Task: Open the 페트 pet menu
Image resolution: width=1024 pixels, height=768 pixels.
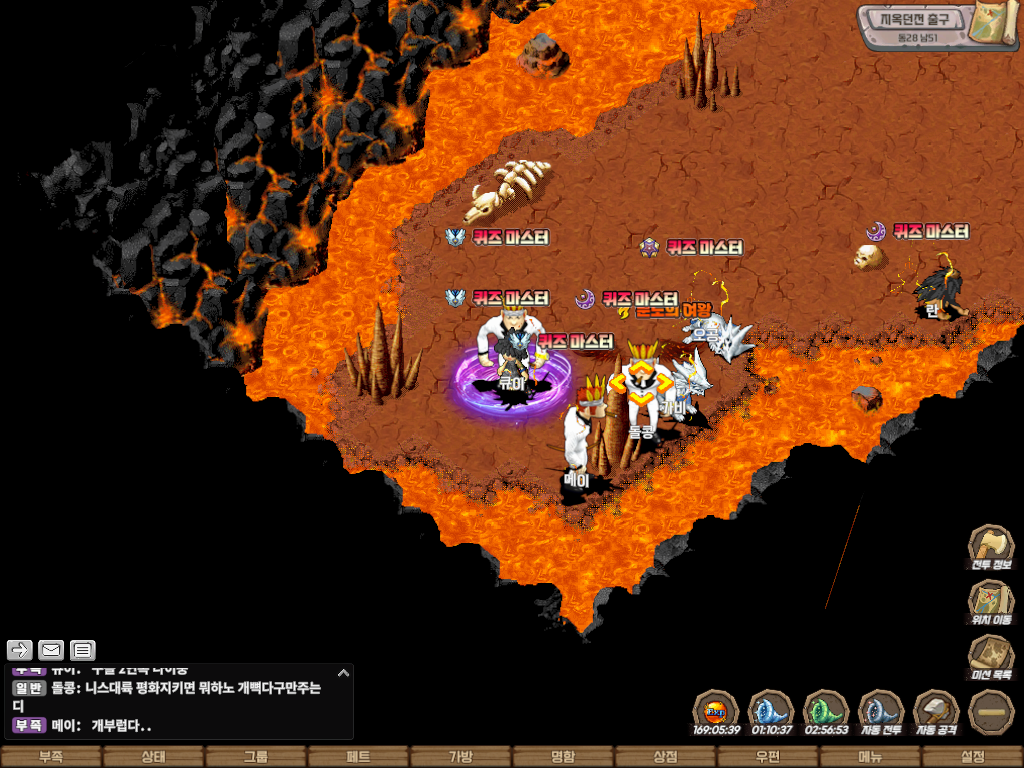Action: (358, 757)
